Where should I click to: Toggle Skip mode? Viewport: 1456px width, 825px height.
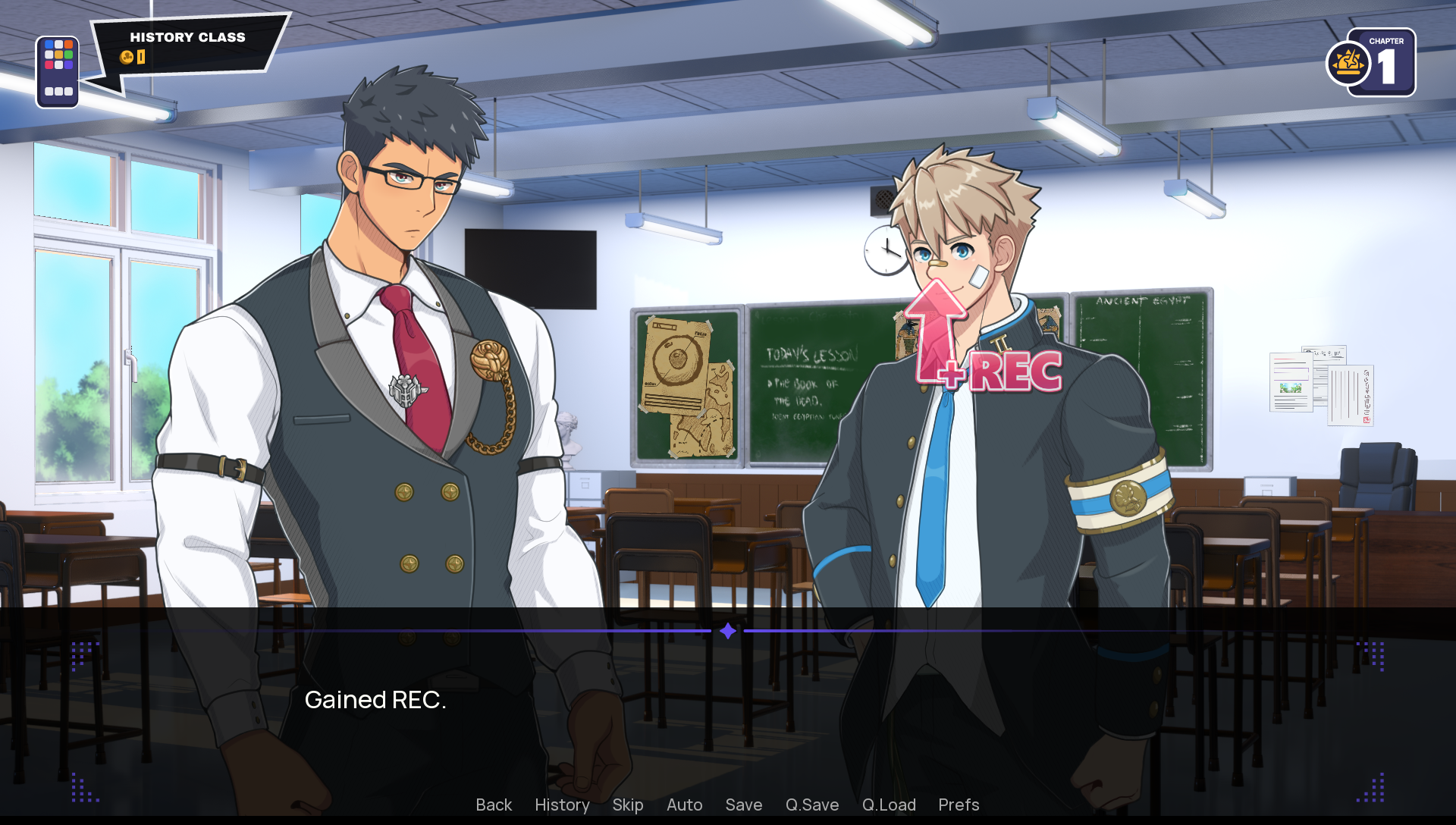(x=627, y=805)
